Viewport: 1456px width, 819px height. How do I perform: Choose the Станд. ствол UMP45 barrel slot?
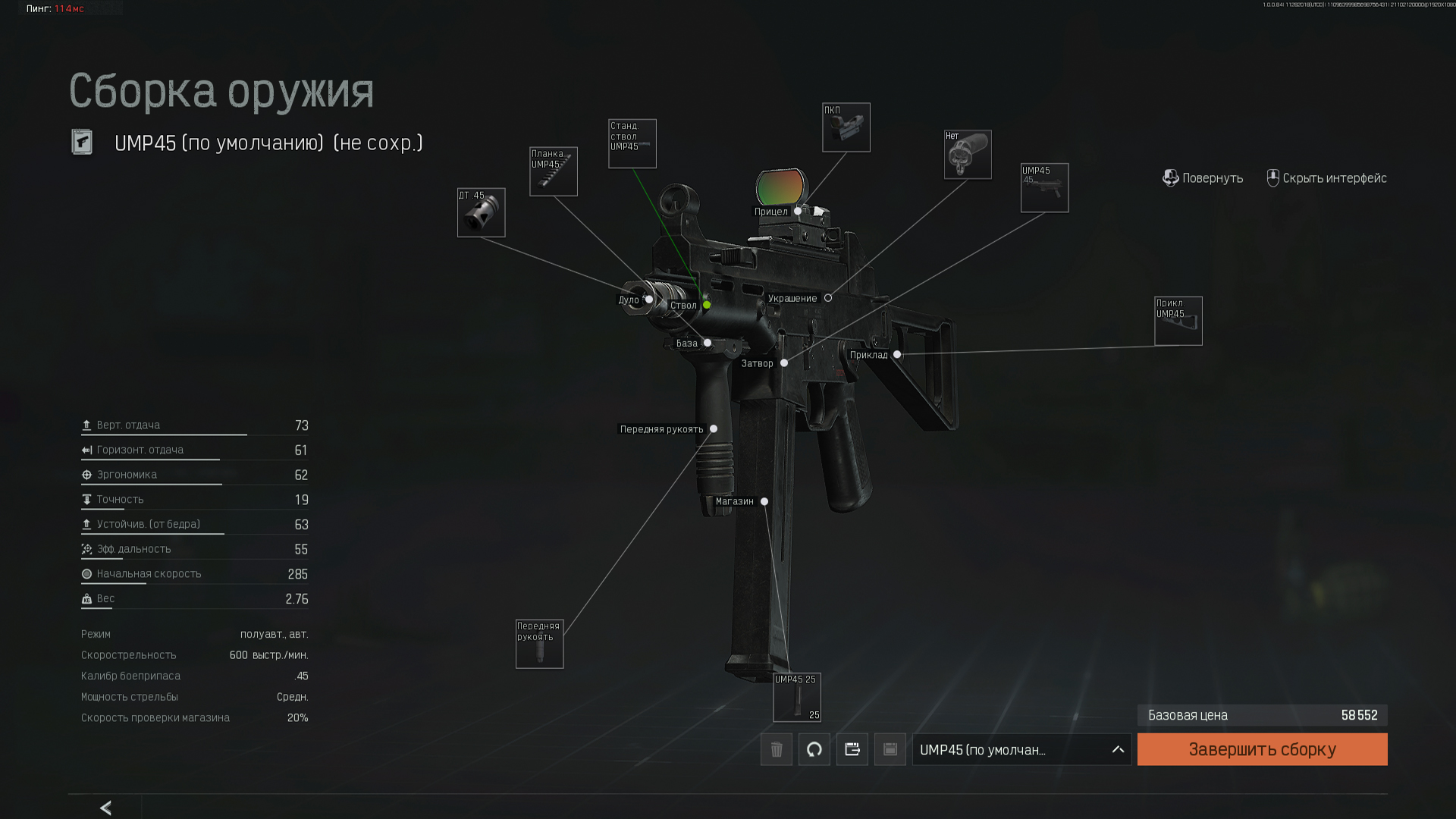tap(632, 143)
